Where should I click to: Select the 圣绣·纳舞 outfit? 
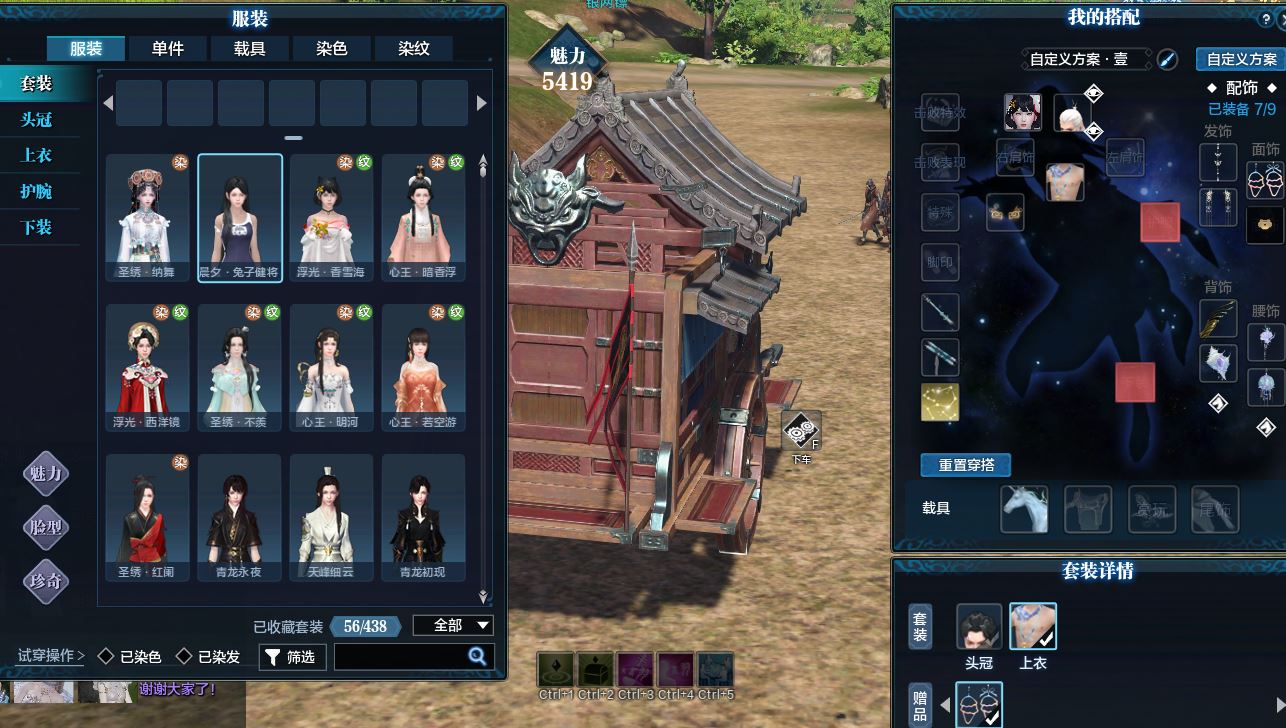[148, 217]
